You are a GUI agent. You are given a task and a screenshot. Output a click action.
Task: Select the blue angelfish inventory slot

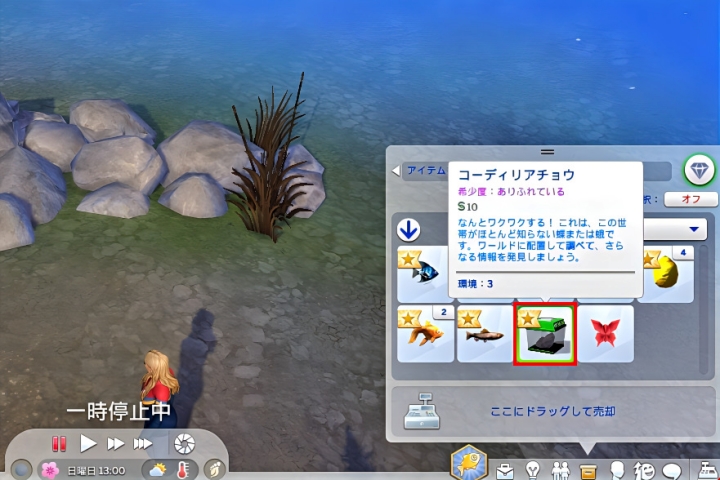tap(426, 274)
